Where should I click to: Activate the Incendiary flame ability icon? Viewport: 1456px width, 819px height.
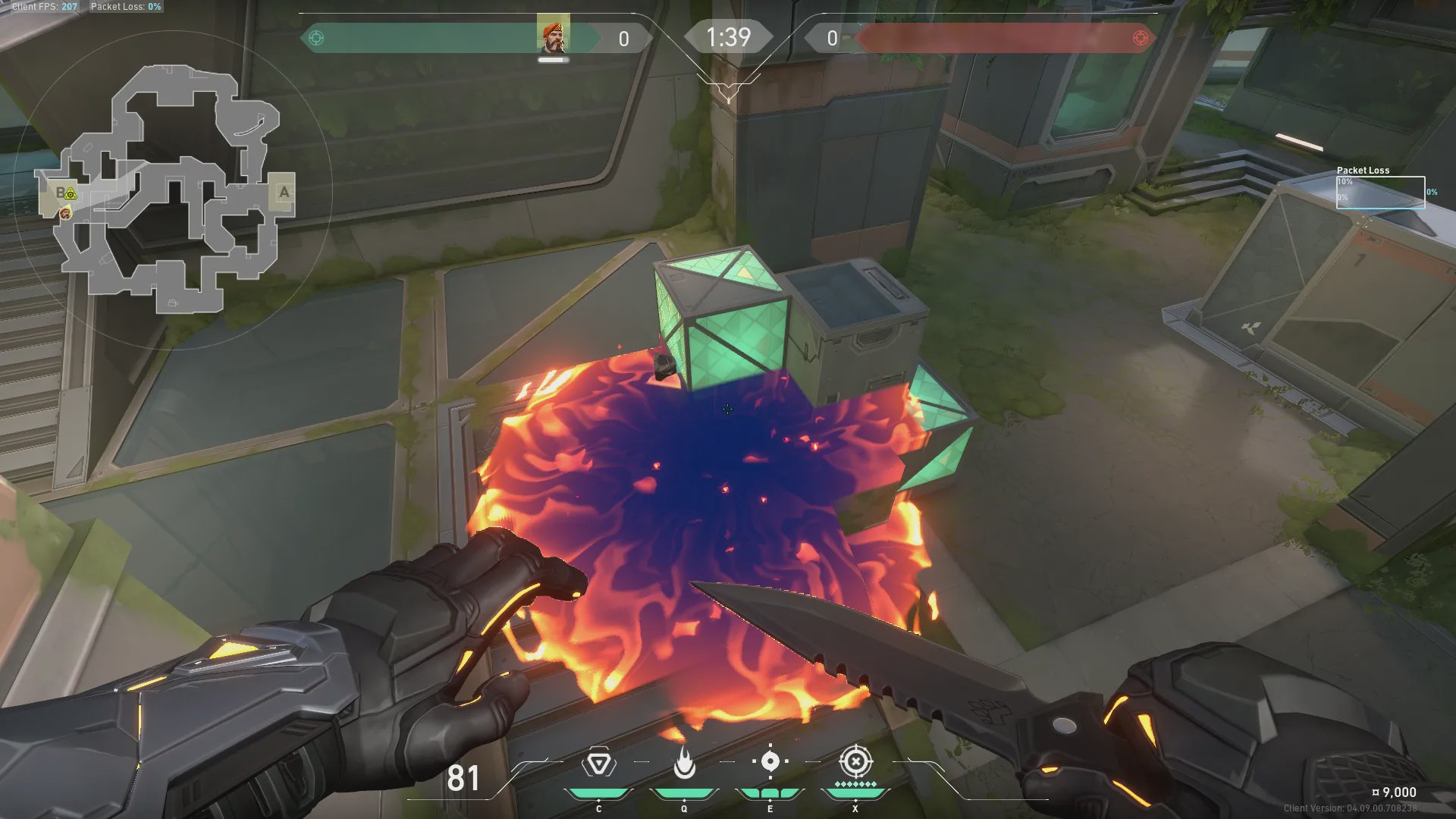click(x=684, y=763)
